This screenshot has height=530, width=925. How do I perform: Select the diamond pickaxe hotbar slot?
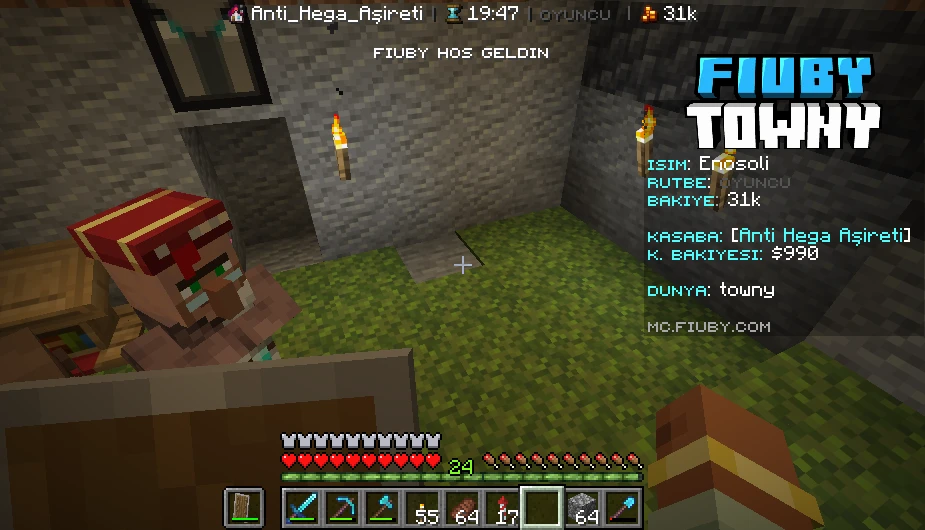pos(342,508)
